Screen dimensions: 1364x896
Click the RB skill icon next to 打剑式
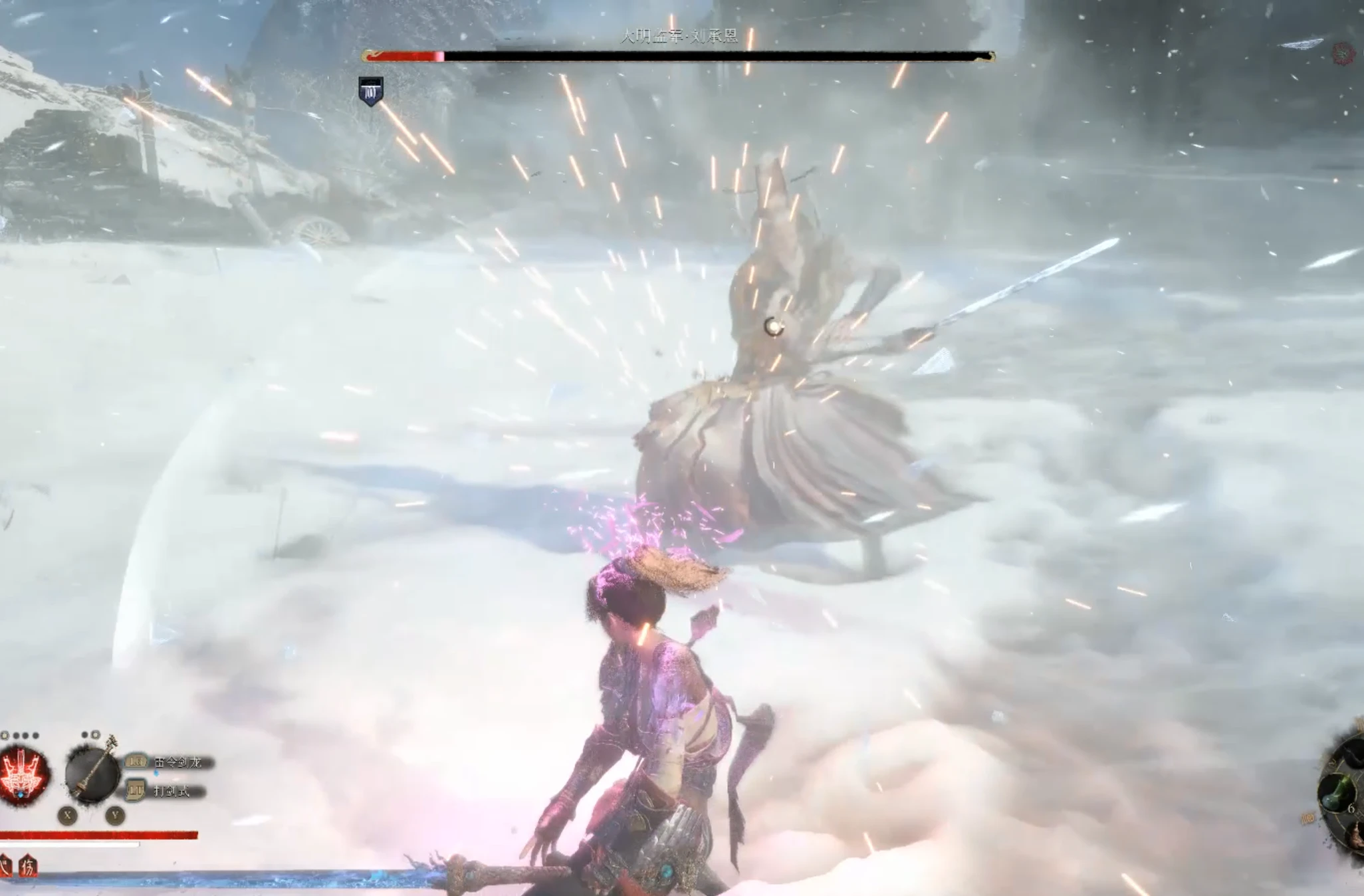(x=136, y=791)
